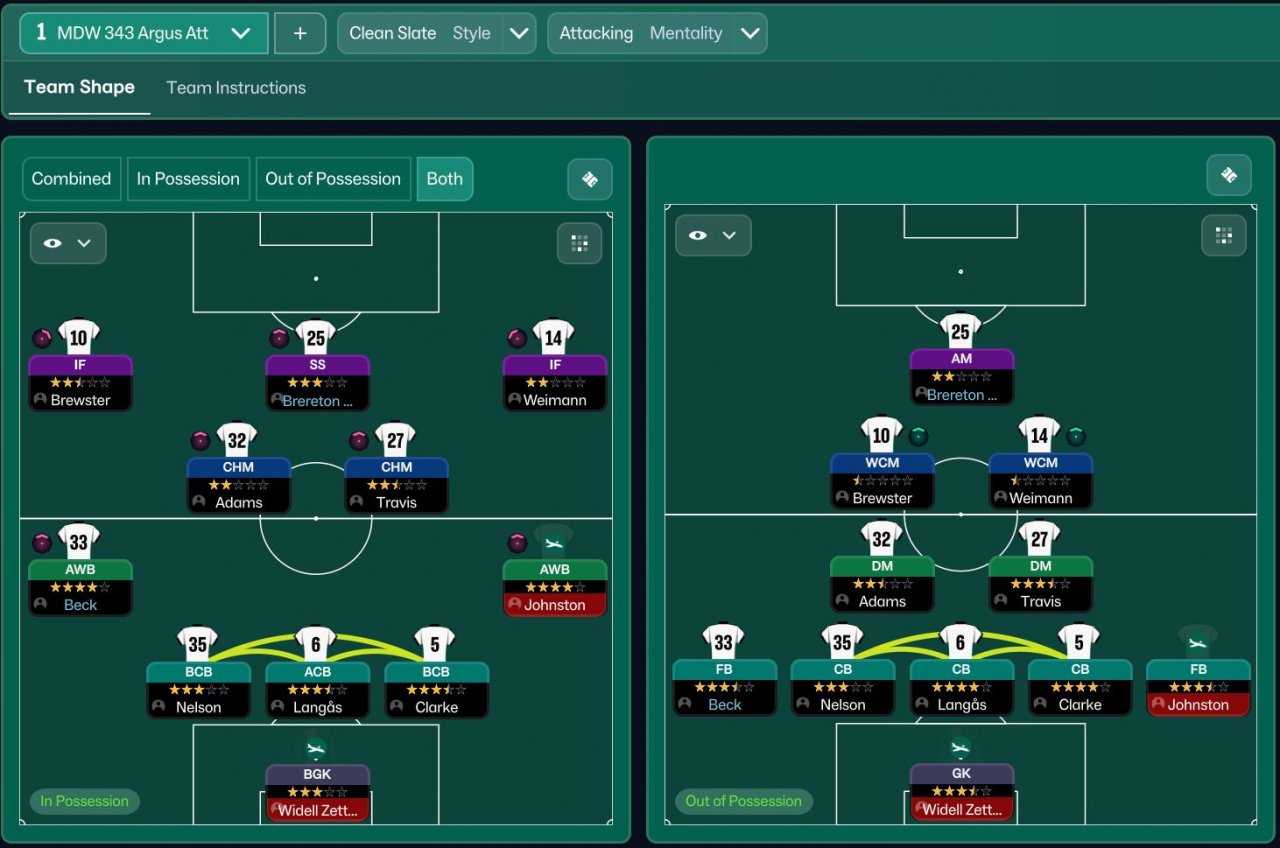The height and width of the screenshot is (848, 1280).
Task: Show the In Possession view only
Action: tap(188, 179)
